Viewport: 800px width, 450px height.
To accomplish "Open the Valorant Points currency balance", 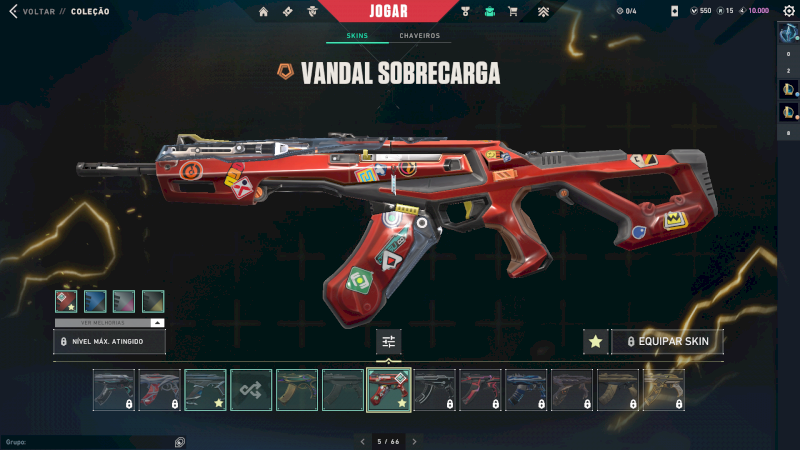I will click(700, 11).
